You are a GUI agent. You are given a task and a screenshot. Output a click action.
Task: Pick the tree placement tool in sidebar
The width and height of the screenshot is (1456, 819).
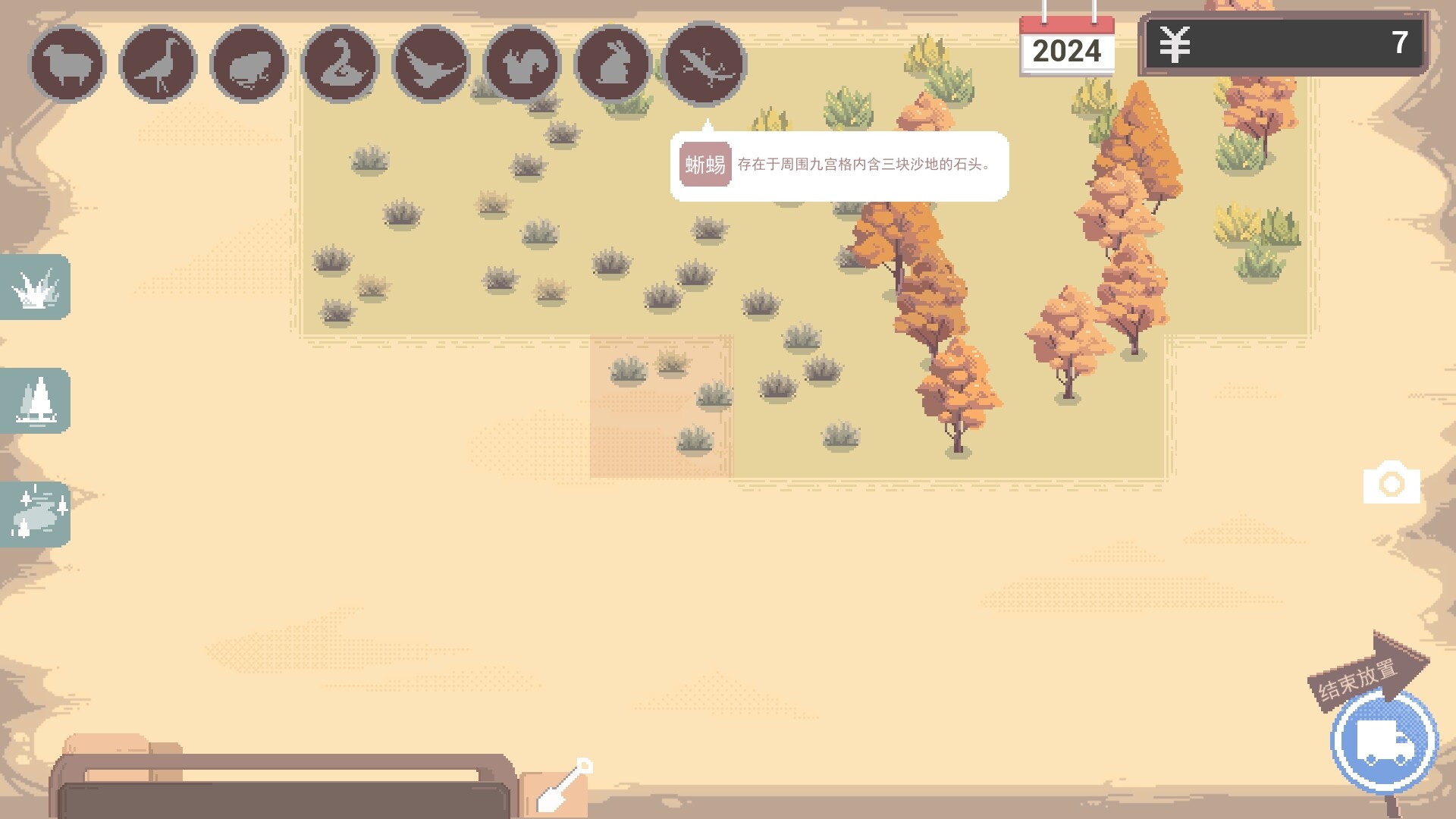pos(35,401)
